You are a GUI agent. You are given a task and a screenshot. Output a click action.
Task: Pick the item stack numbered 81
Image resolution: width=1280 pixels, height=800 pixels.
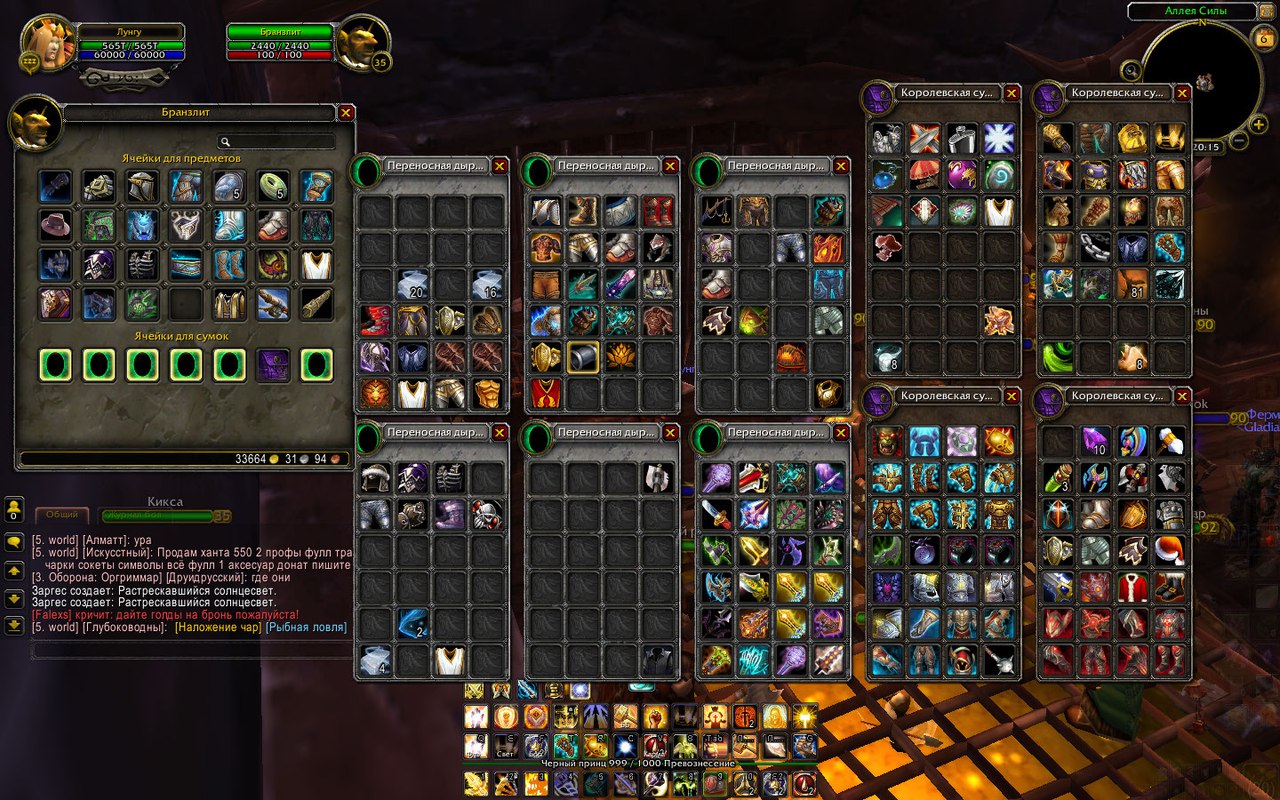pos(1133,284)
